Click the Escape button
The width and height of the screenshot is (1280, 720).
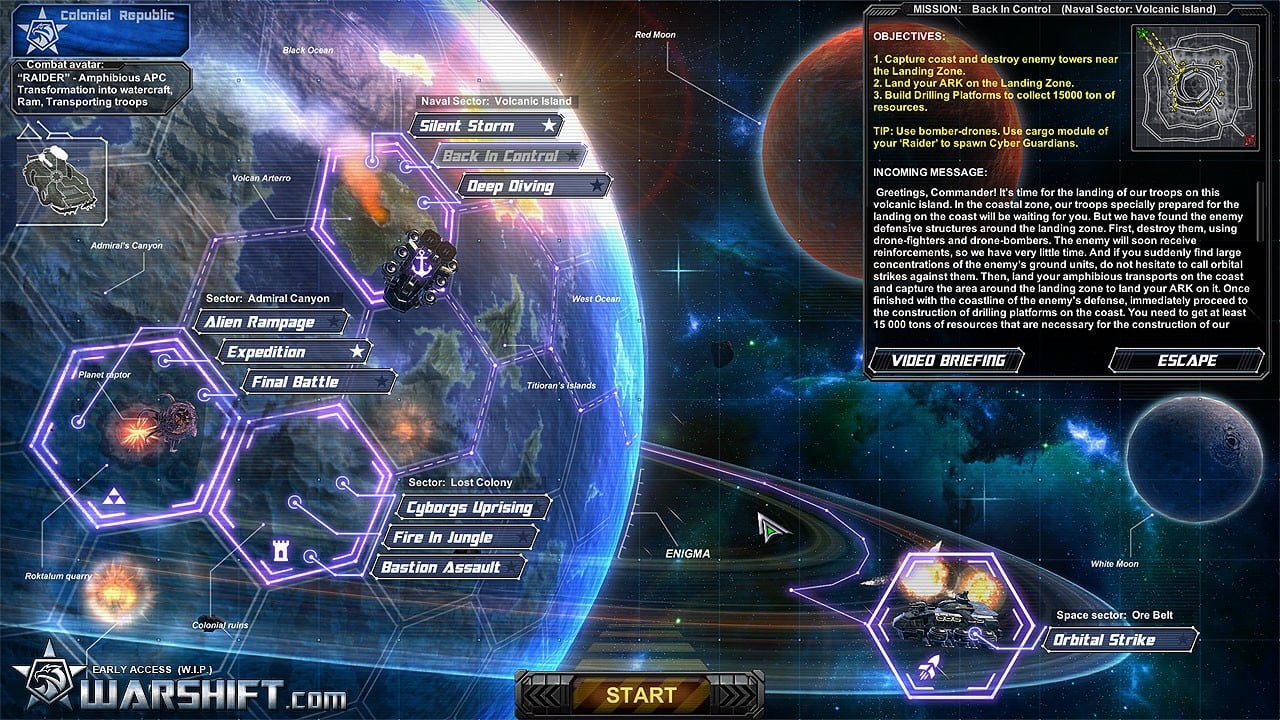pyautogui.click(x=1187, y=361)
